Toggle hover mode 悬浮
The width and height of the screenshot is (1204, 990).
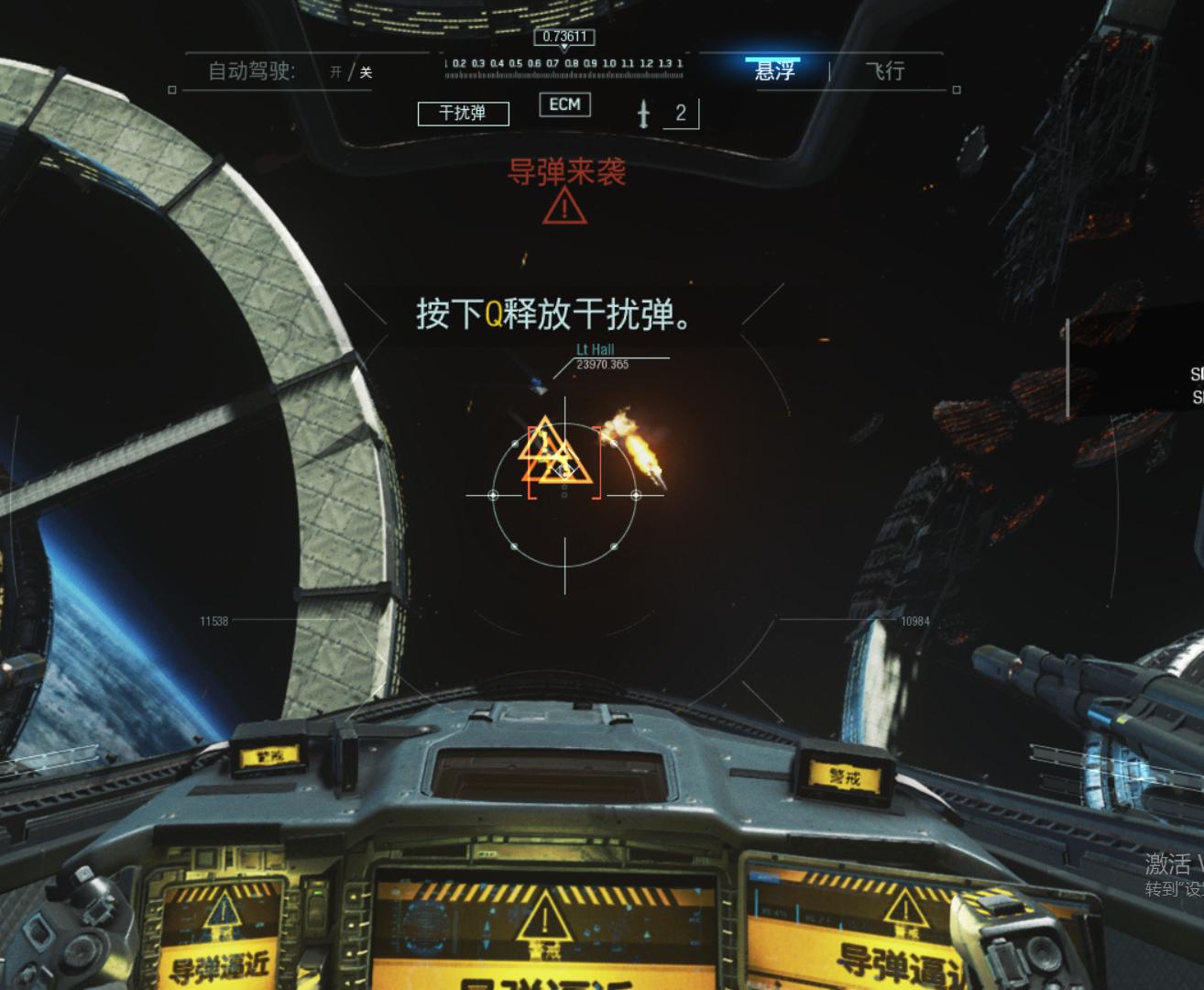[x=778, y=70]
